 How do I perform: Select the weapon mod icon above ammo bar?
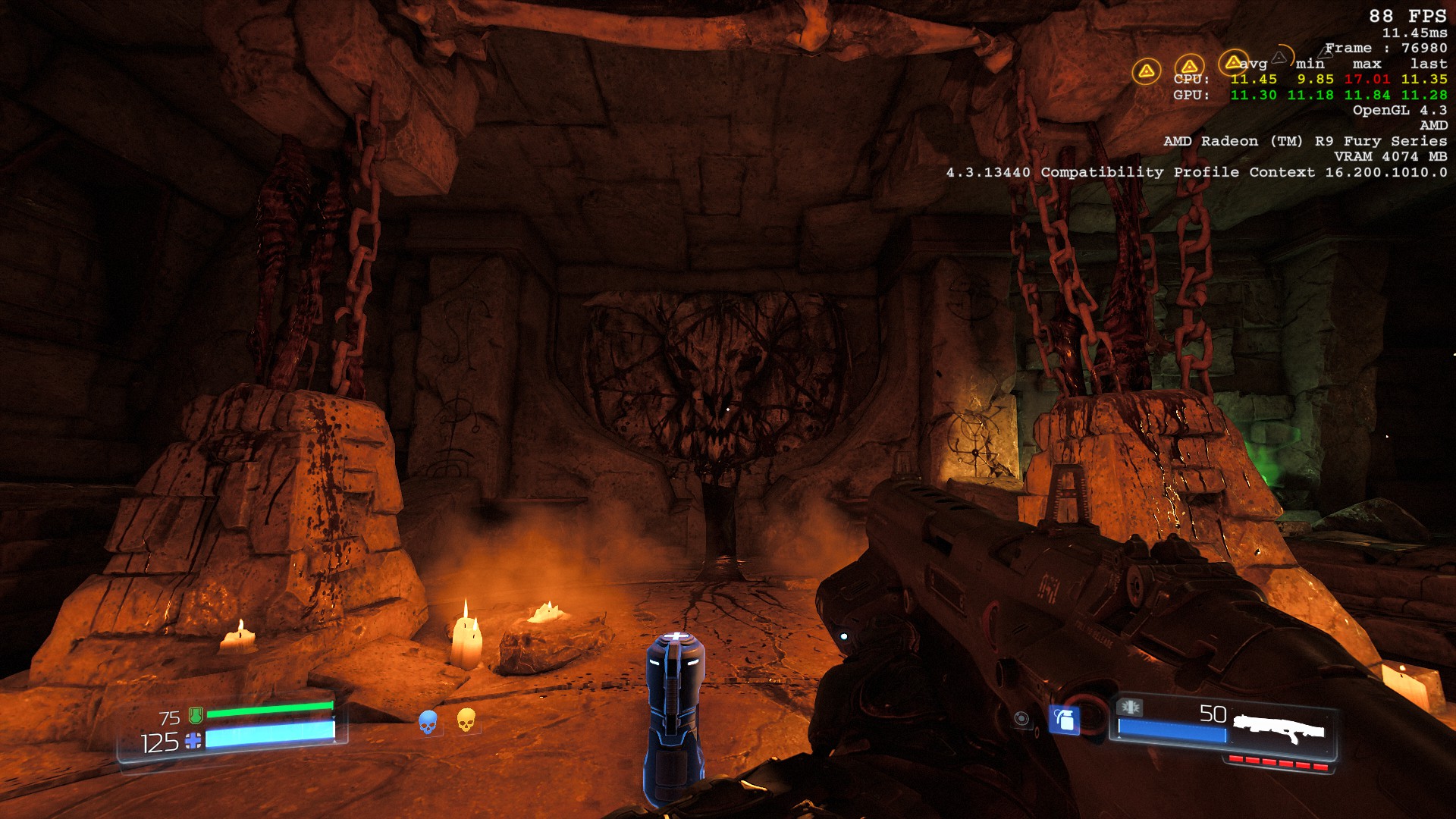[1130, 708]
